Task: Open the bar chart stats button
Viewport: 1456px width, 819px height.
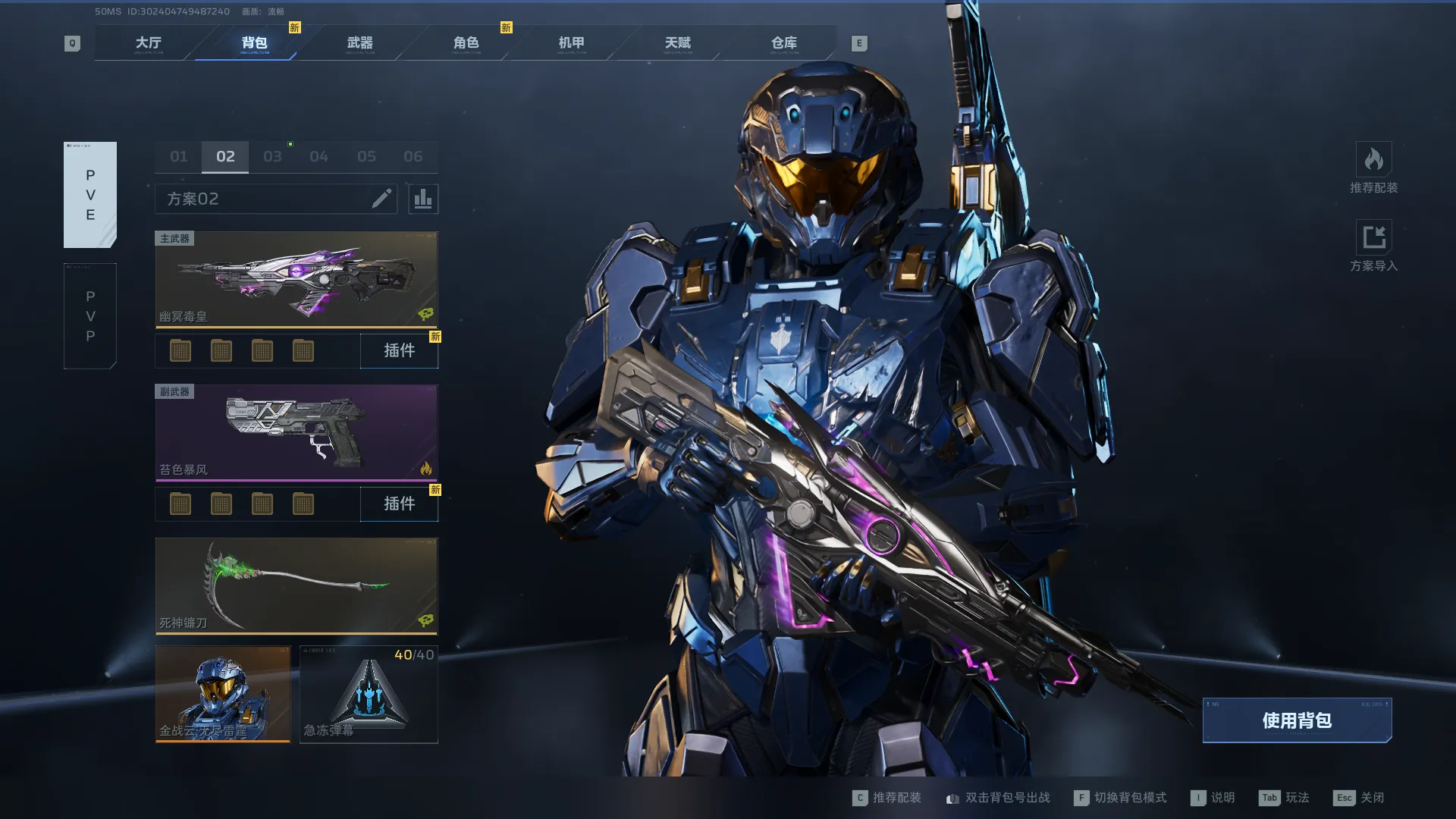Action: (x=423, y=199)
